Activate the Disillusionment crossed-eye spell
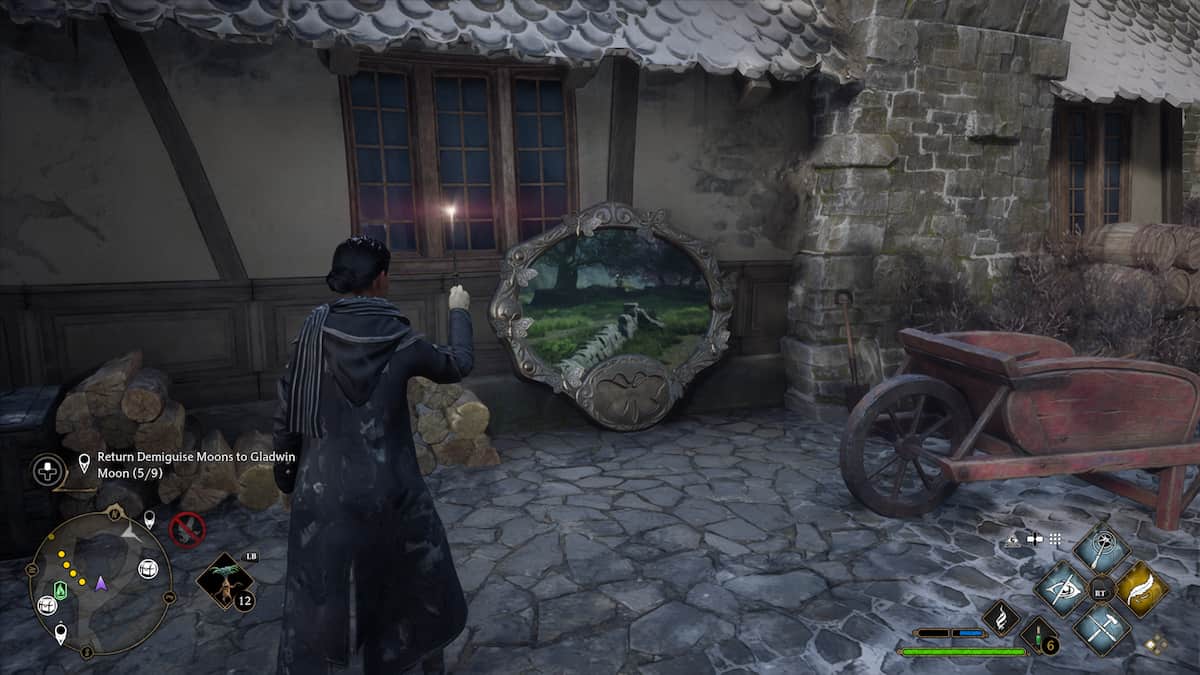 point(1061,589)
